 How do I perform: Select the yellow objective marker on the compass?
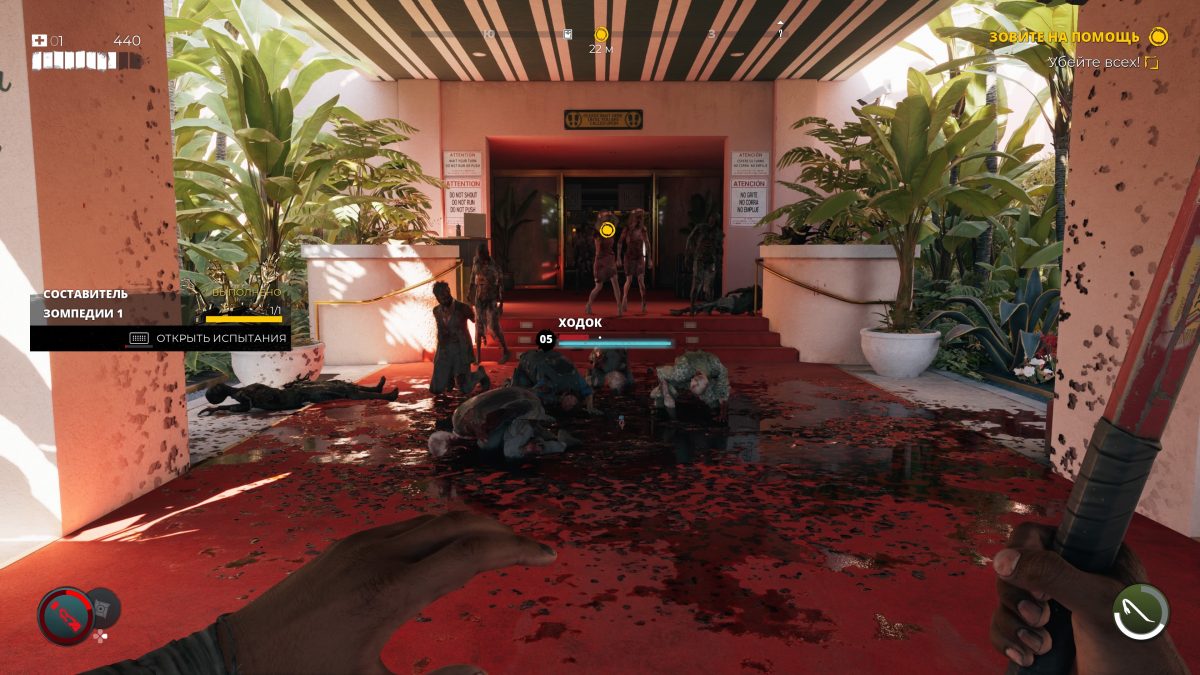[601, 35]
